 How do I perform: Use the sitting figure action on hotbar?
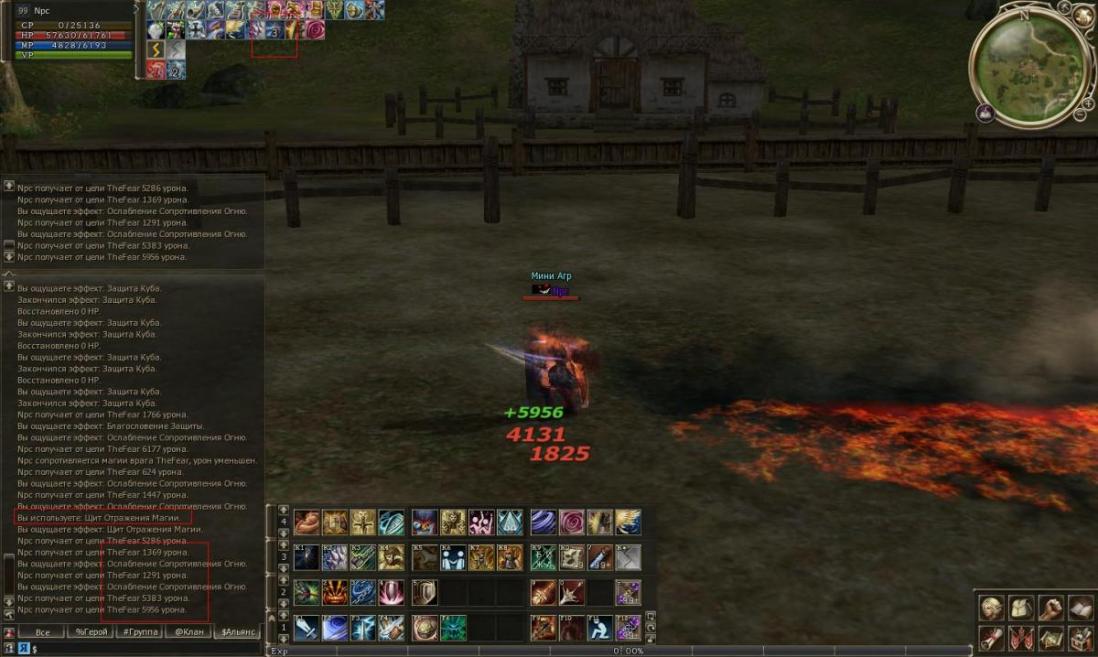(x=600, y=628)
